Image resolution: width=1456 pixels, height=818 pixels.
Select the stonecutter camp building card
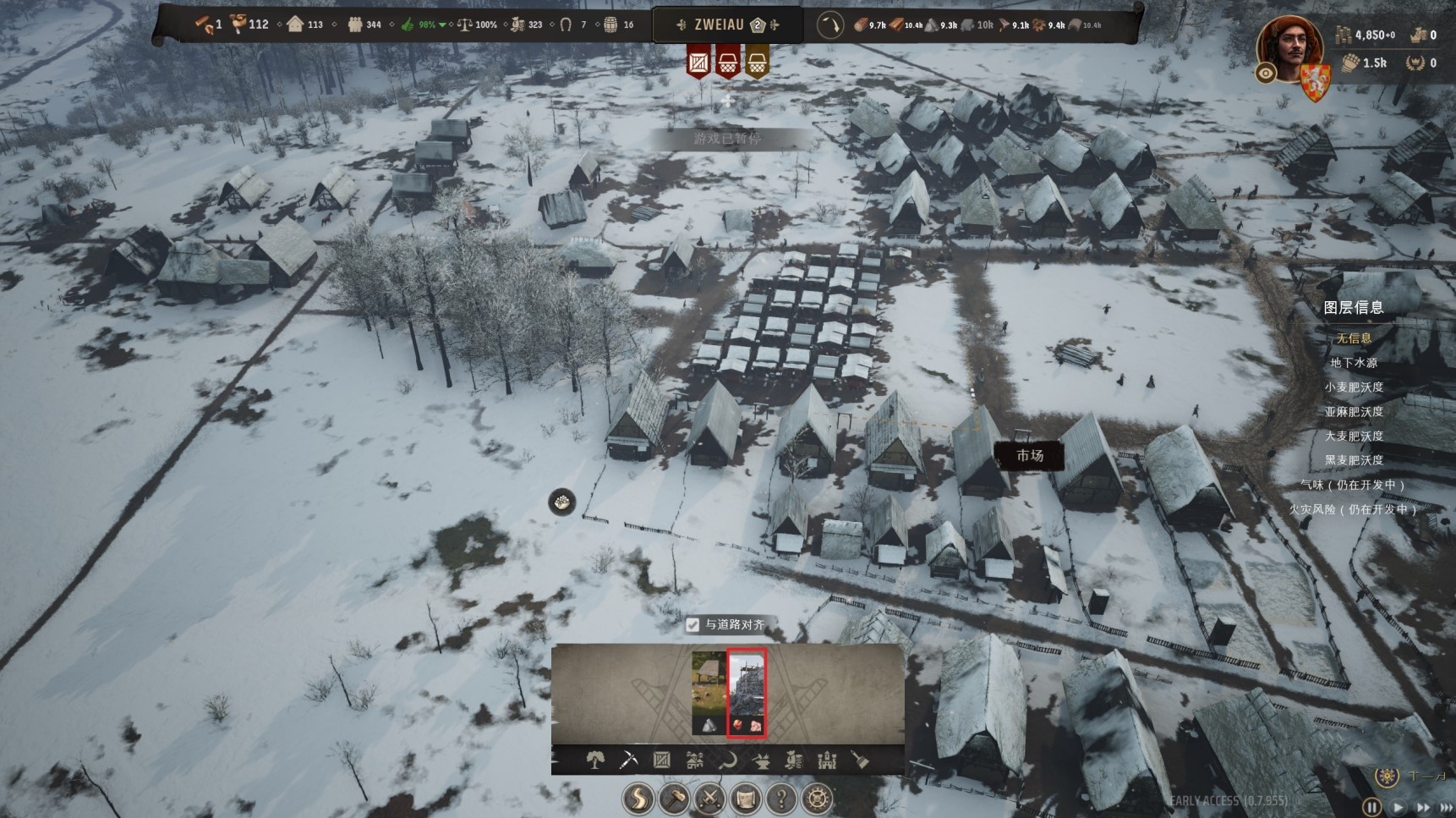(709, 692)
